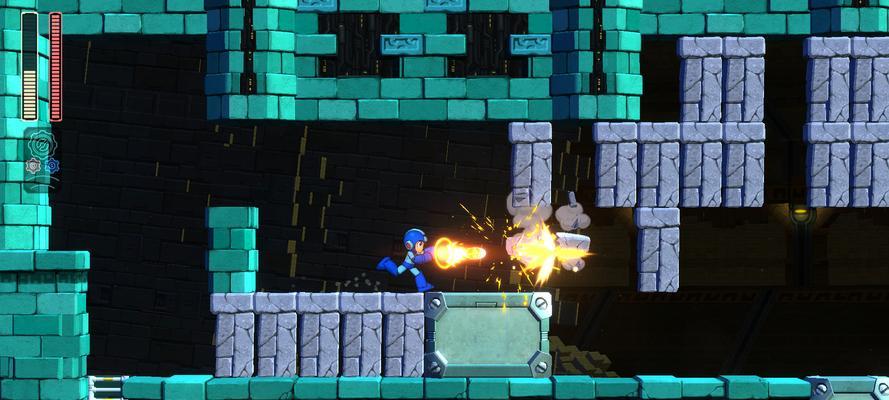889x400 pixels.
Task: Activate the blue Speed Gear icon
Action: click(51, 165)
